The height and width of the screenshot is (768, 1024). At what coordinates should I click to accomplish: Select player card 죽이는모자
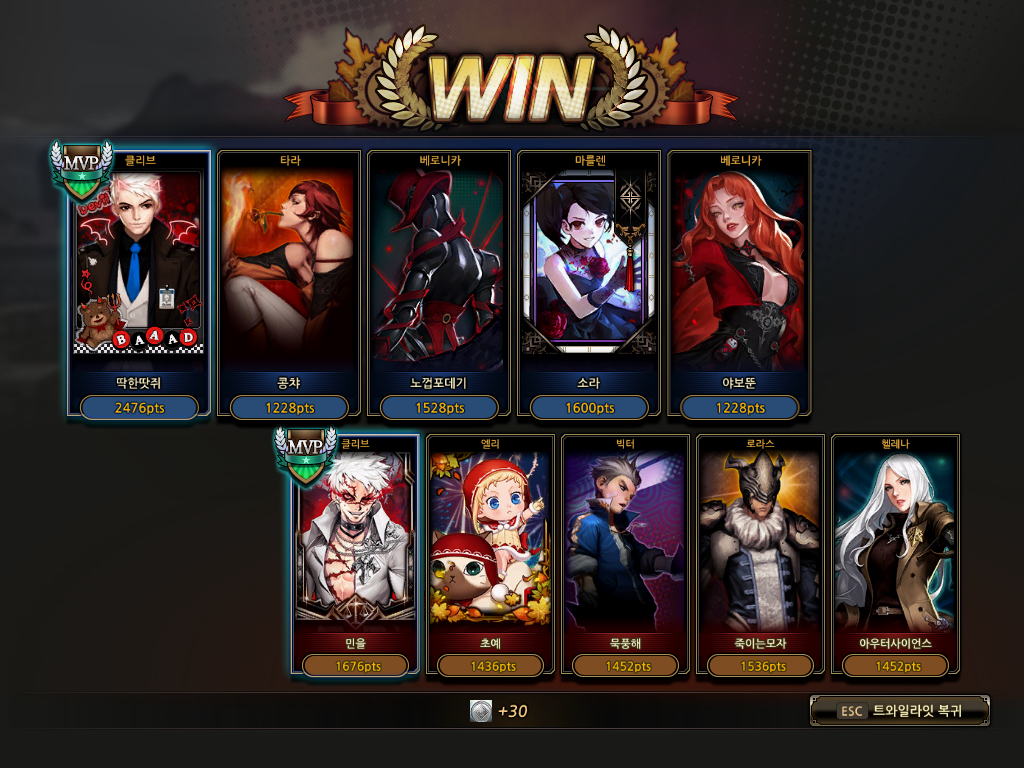[761, 555]
